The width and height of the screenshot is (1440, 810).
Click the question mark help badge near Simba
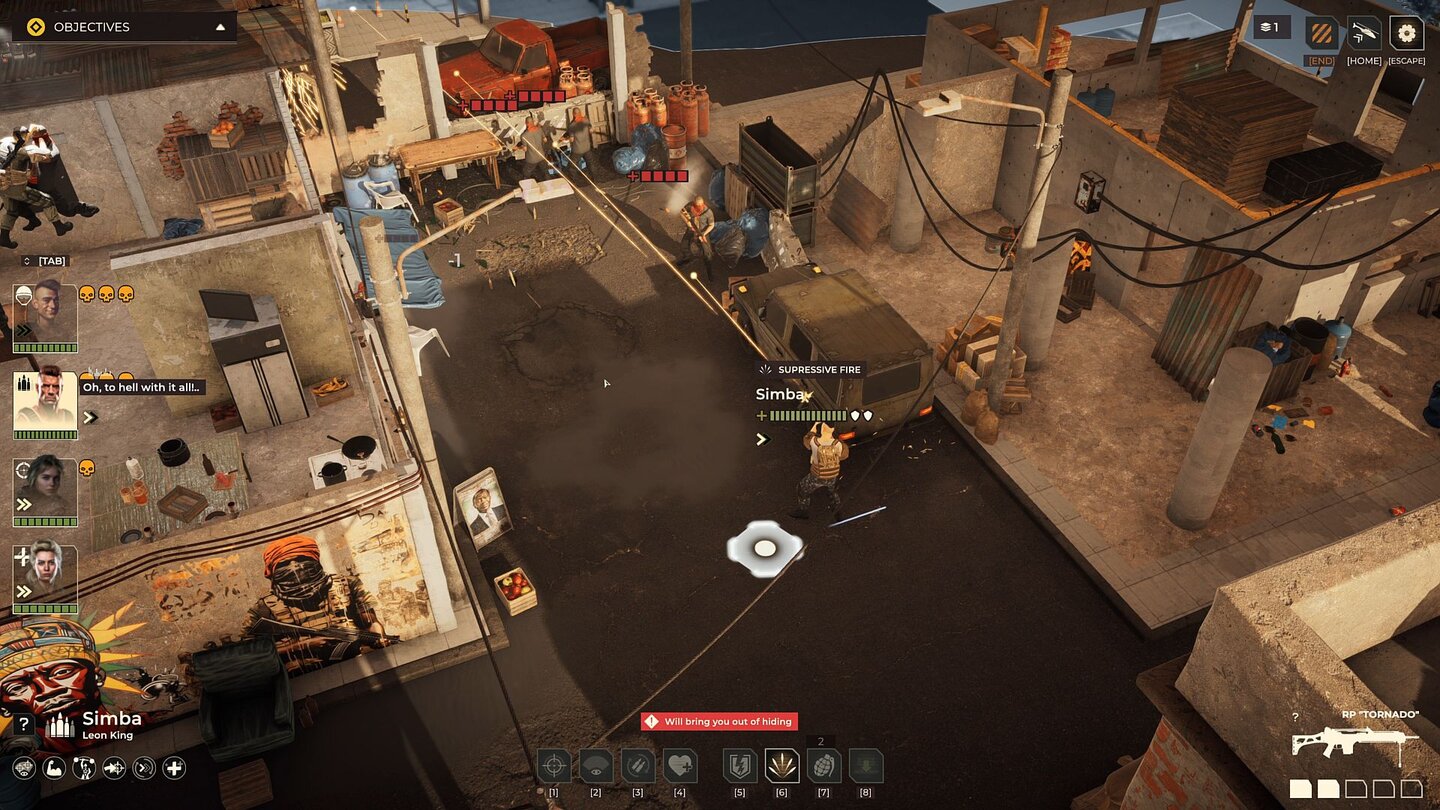point(24,723)
